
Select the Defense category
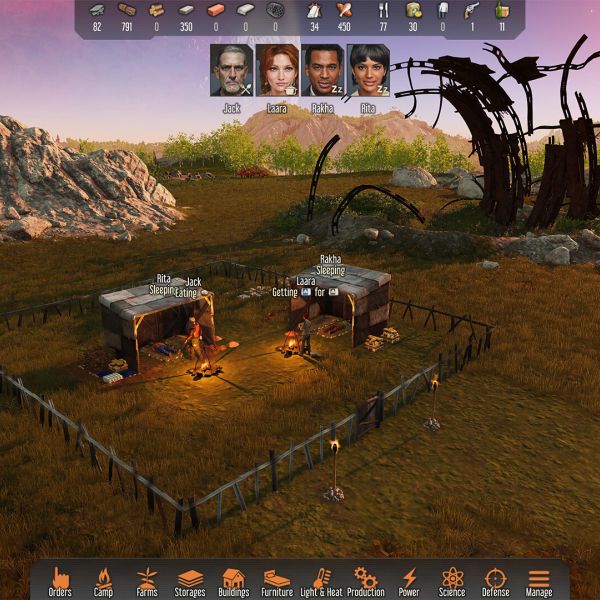(496, 580)
